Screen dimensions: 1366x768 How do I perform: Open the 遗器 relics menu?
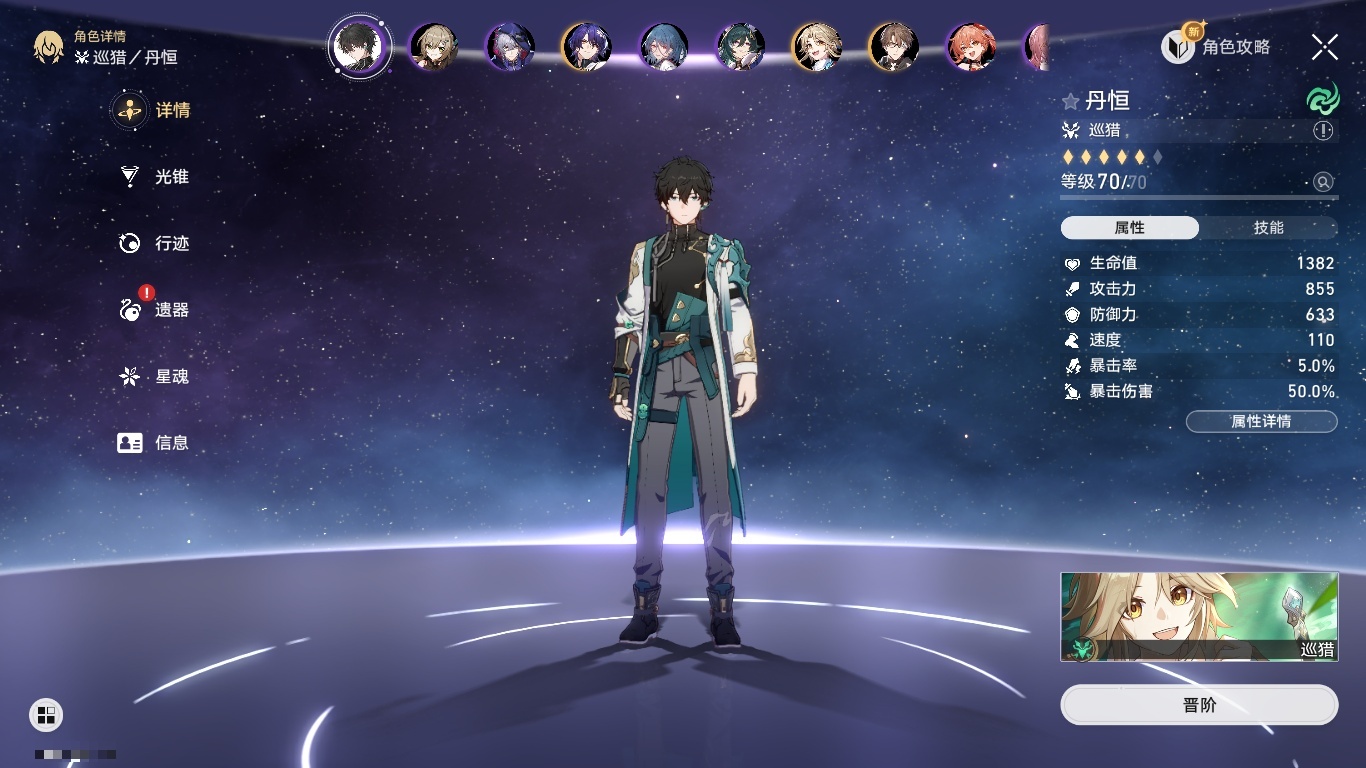tap(154, 310)
